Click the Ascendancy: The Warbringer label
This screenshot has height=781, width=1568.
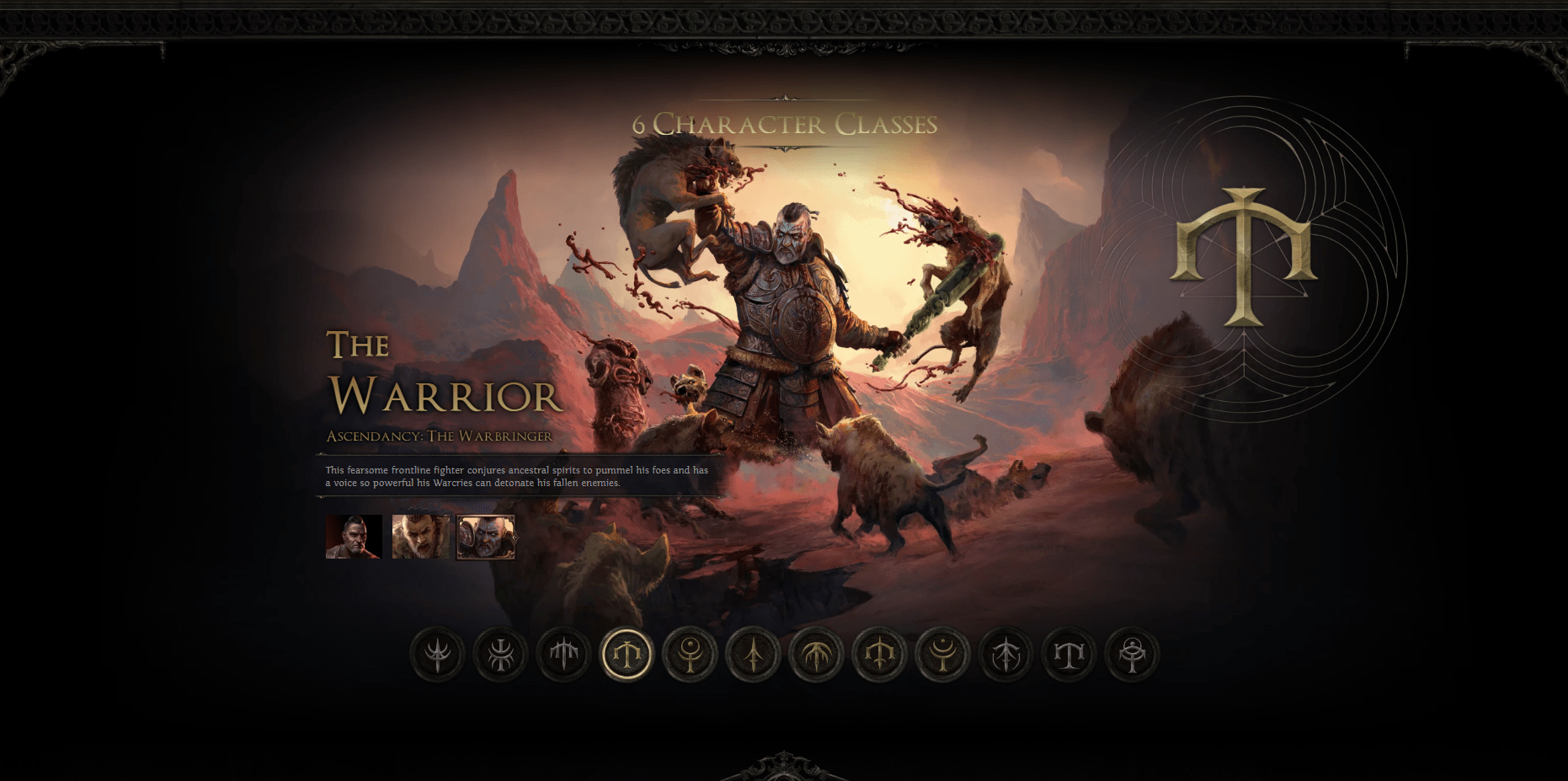437,436
